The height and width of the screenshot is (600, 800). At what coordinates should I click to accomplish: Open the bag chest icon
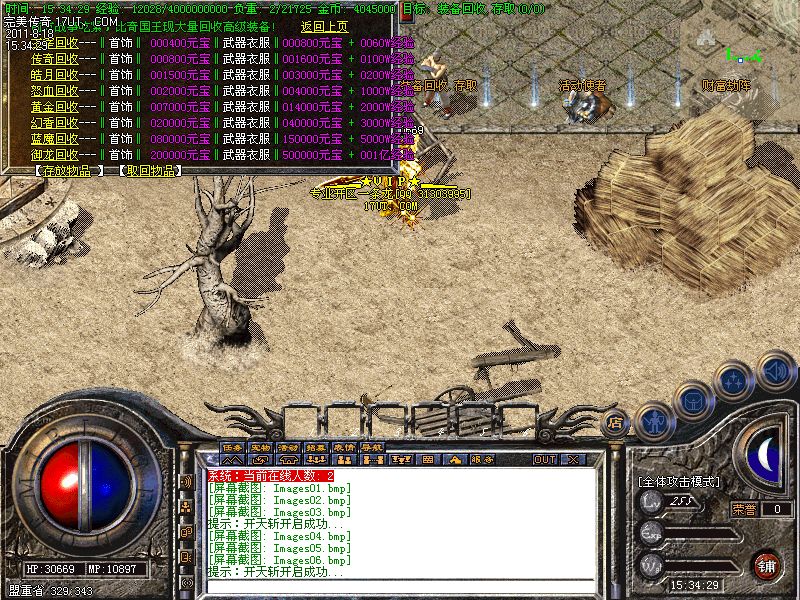[x=693, y=401]
